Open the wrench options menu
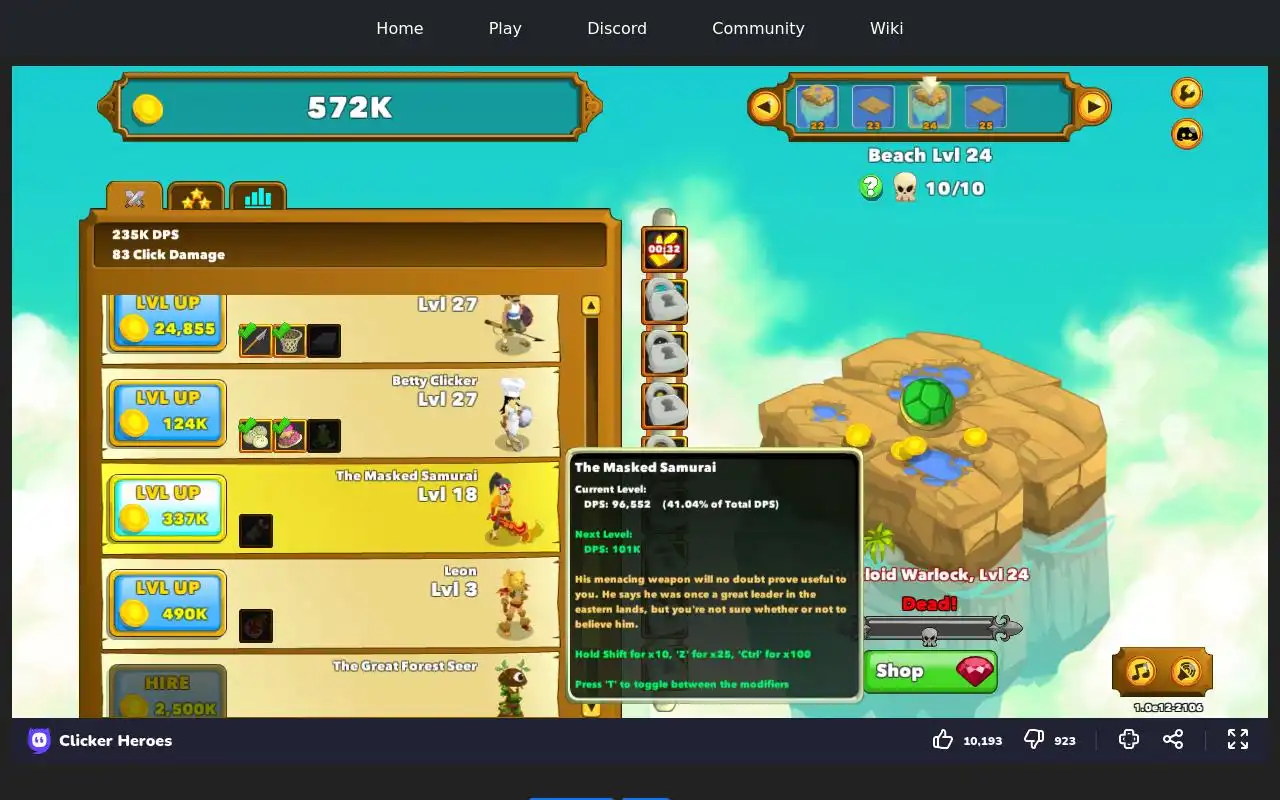Image resolution: width=1280 pixels, height=800 pixels. click(1186, 93)
